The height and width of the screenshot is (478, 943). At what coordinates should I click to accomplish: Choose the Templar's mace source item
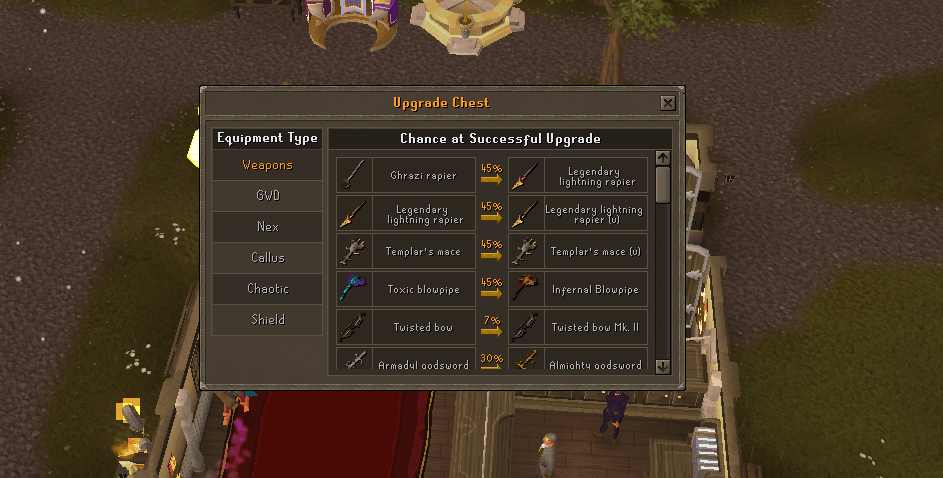click(406, 252)
